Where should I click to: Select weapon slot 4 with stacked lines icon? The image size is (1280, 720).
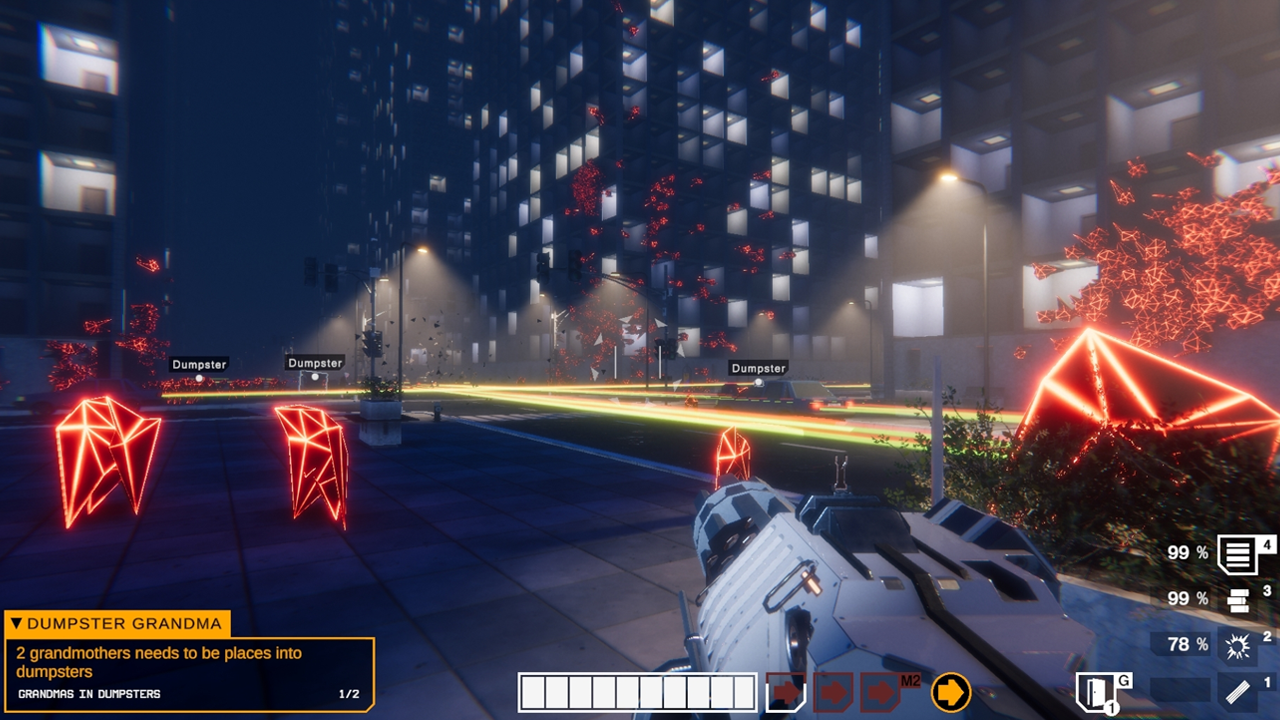[1239, 555]
